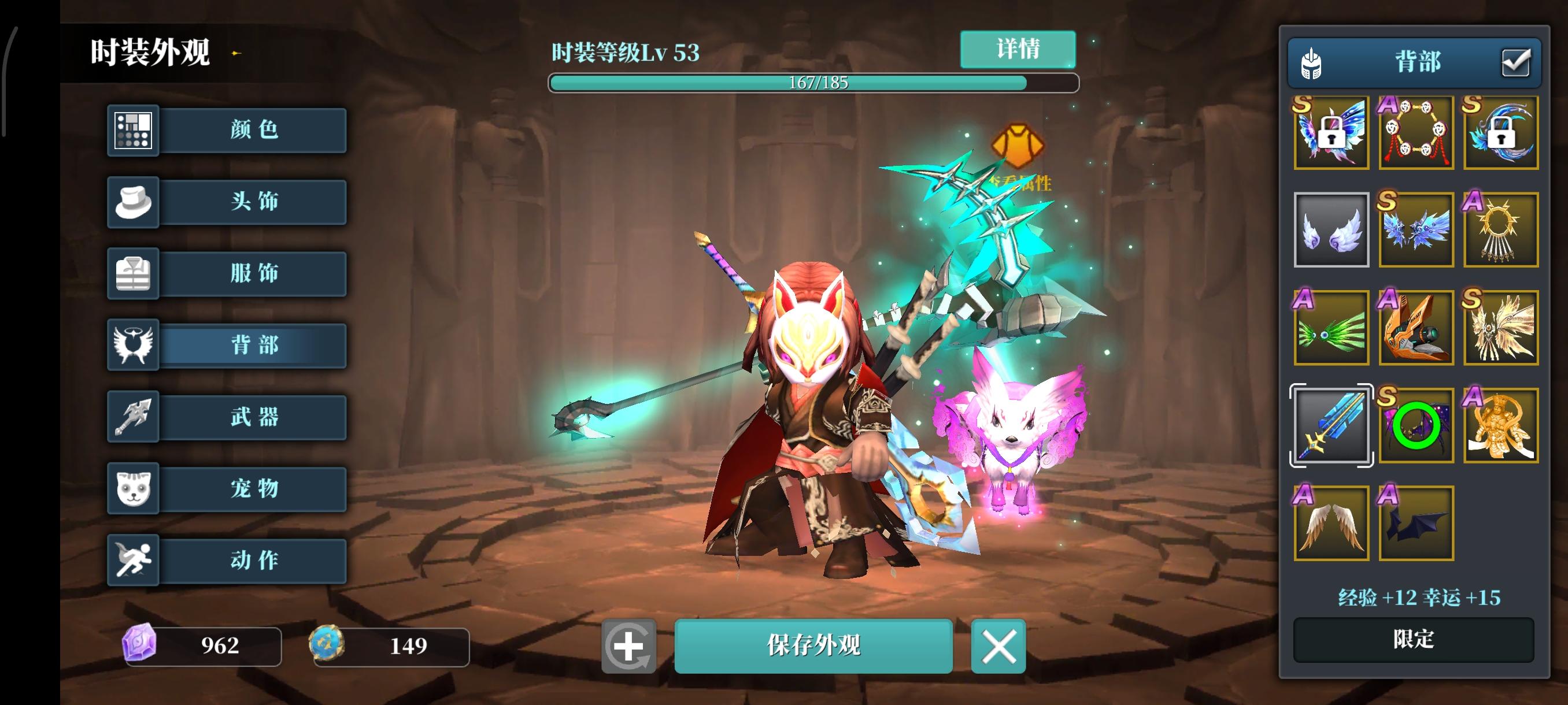1568x705 pixels.
Task: Select the 颜色 color palette icon
Action: [133, 131]
